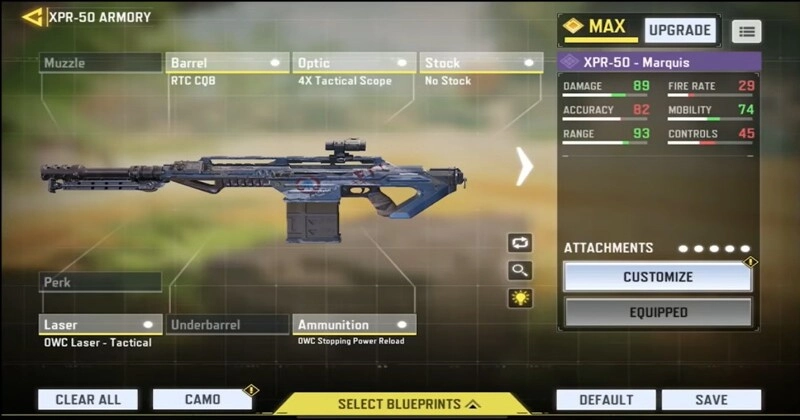Choose the Perk attachment slot
The width and height of the screenshot is (800, 420).
point(100,283)
